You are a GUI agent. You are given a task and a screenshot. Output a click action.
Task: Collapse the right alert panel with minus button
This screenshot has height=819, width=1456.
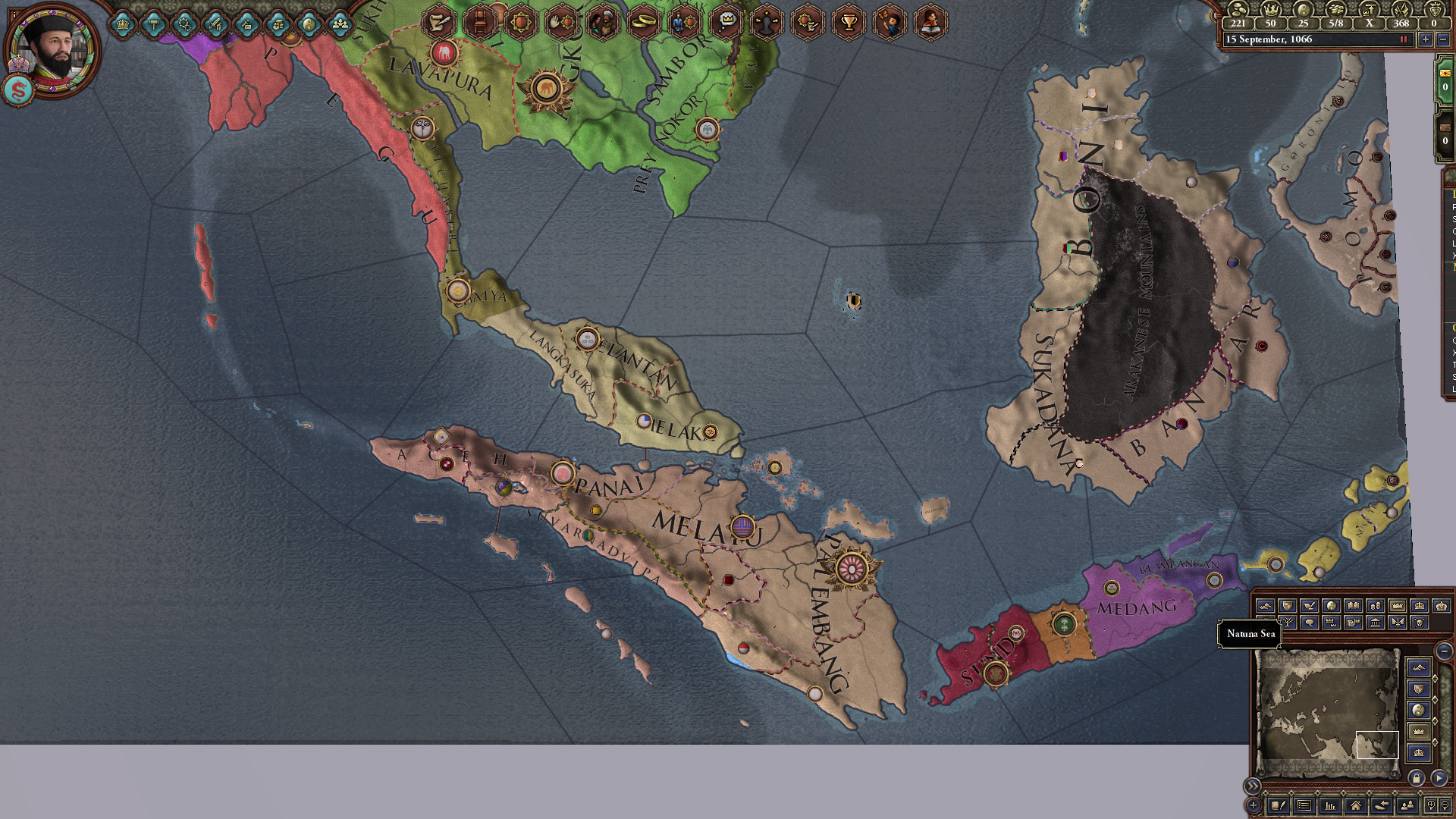click(x=1445, y=651)
